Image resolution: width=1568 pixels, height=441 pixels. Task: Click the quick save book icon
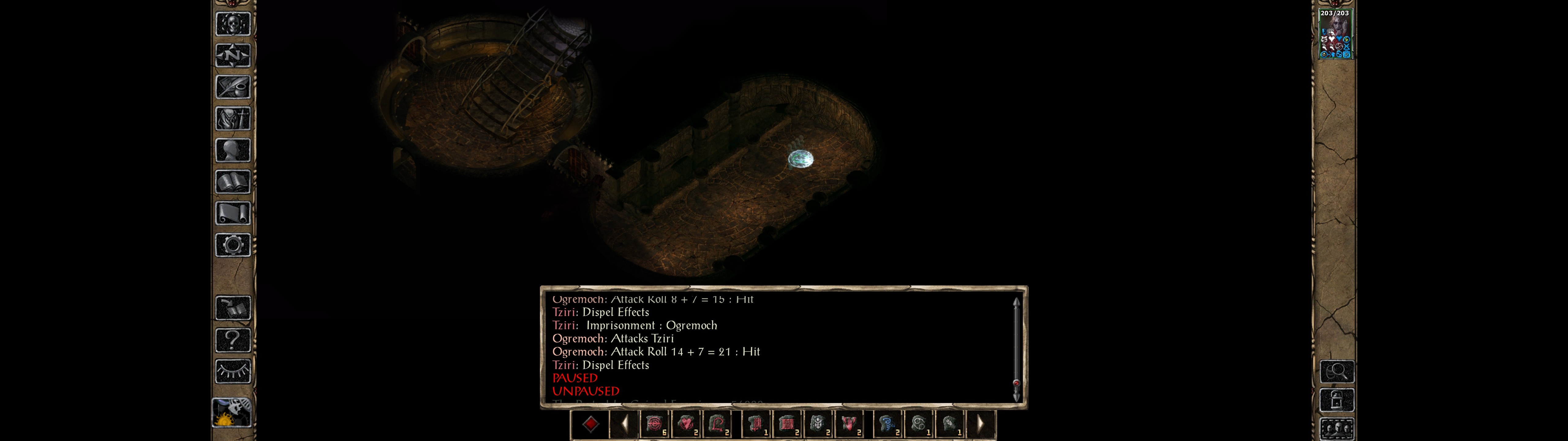pos(232,308)
